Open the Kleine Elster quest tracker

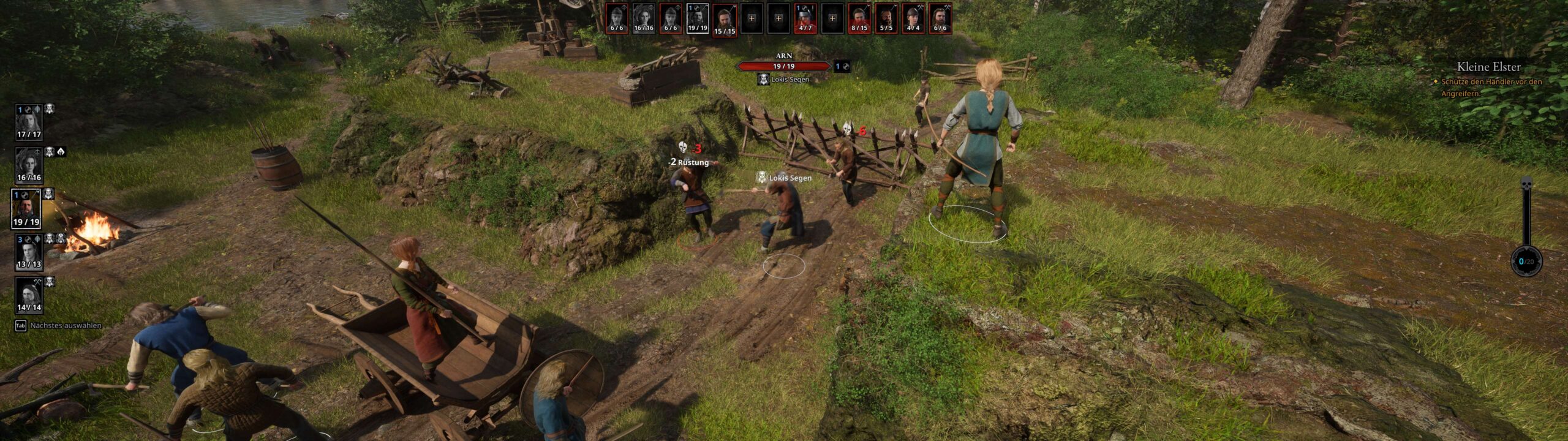tap(1488, 67)
